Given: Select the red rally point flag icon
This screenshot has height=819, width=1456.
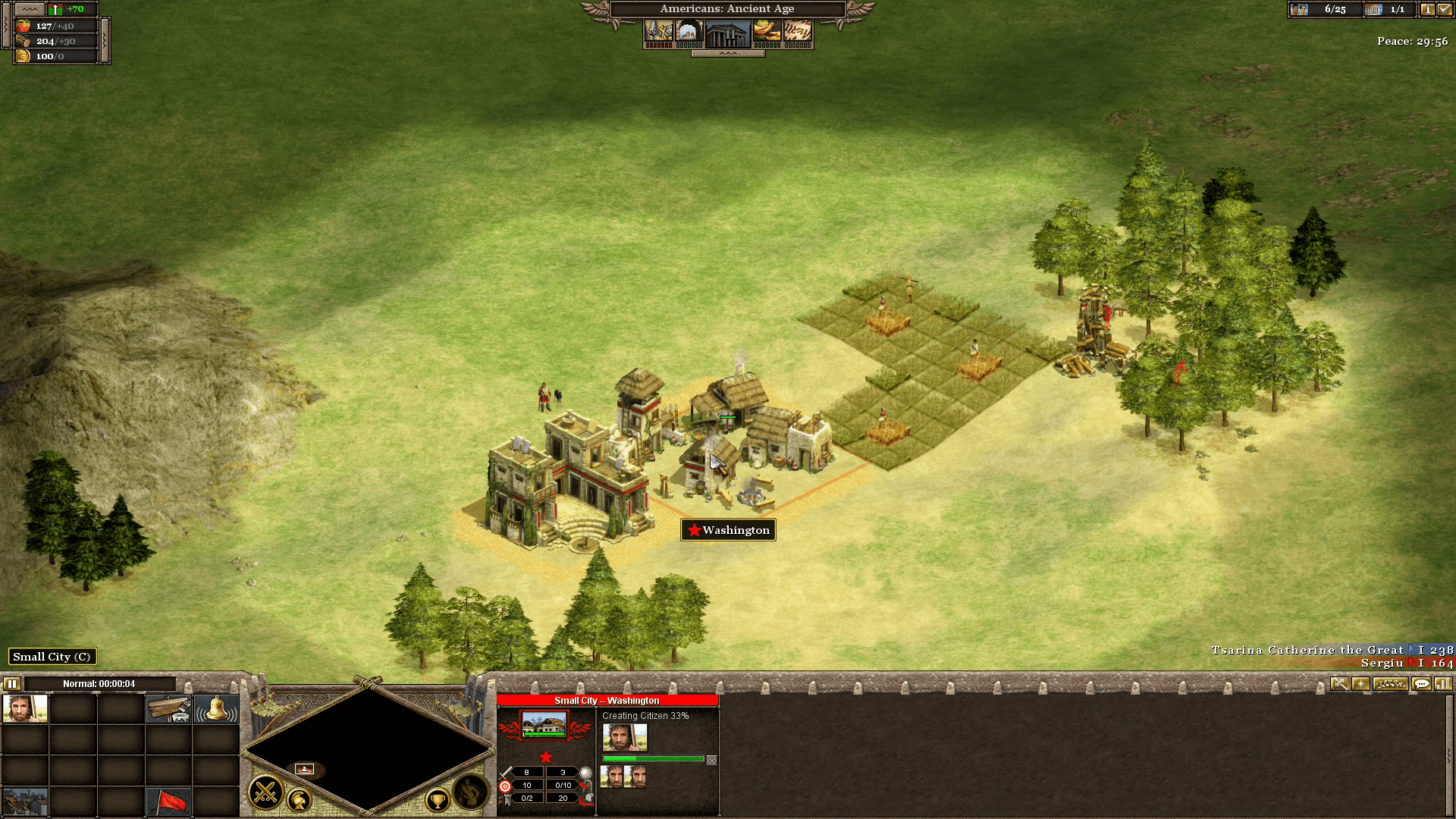Looking at the screenshot, I should point(169,802).
